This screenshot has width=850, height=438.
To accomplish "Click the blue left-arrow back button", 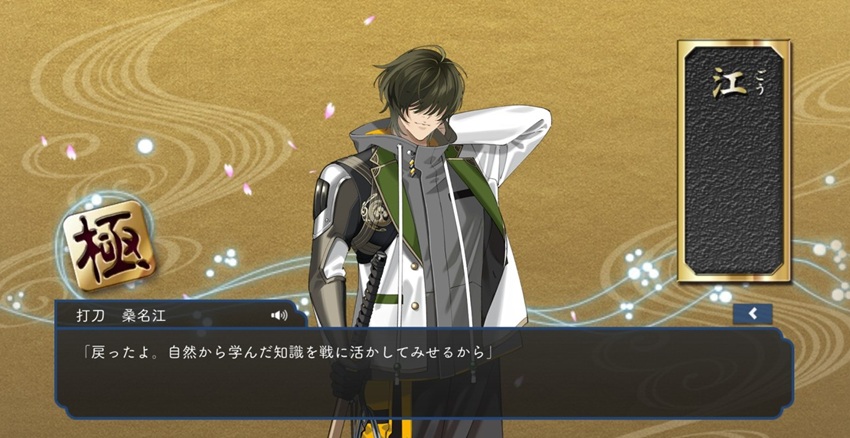I will pos(752,314).
